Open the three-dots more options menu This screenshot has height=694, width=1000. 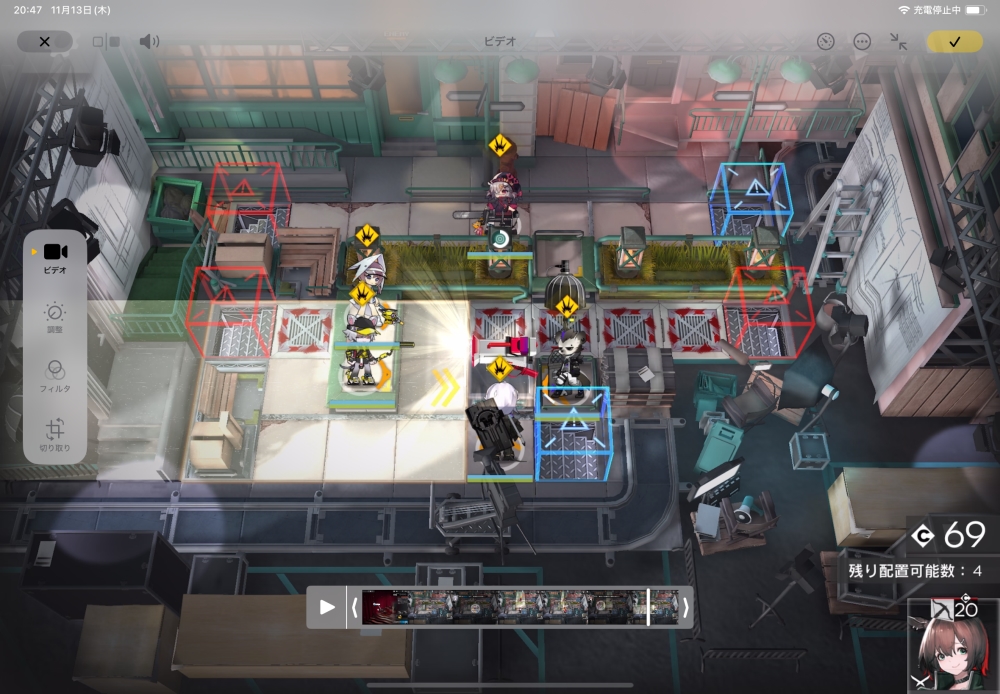point(862,42)
